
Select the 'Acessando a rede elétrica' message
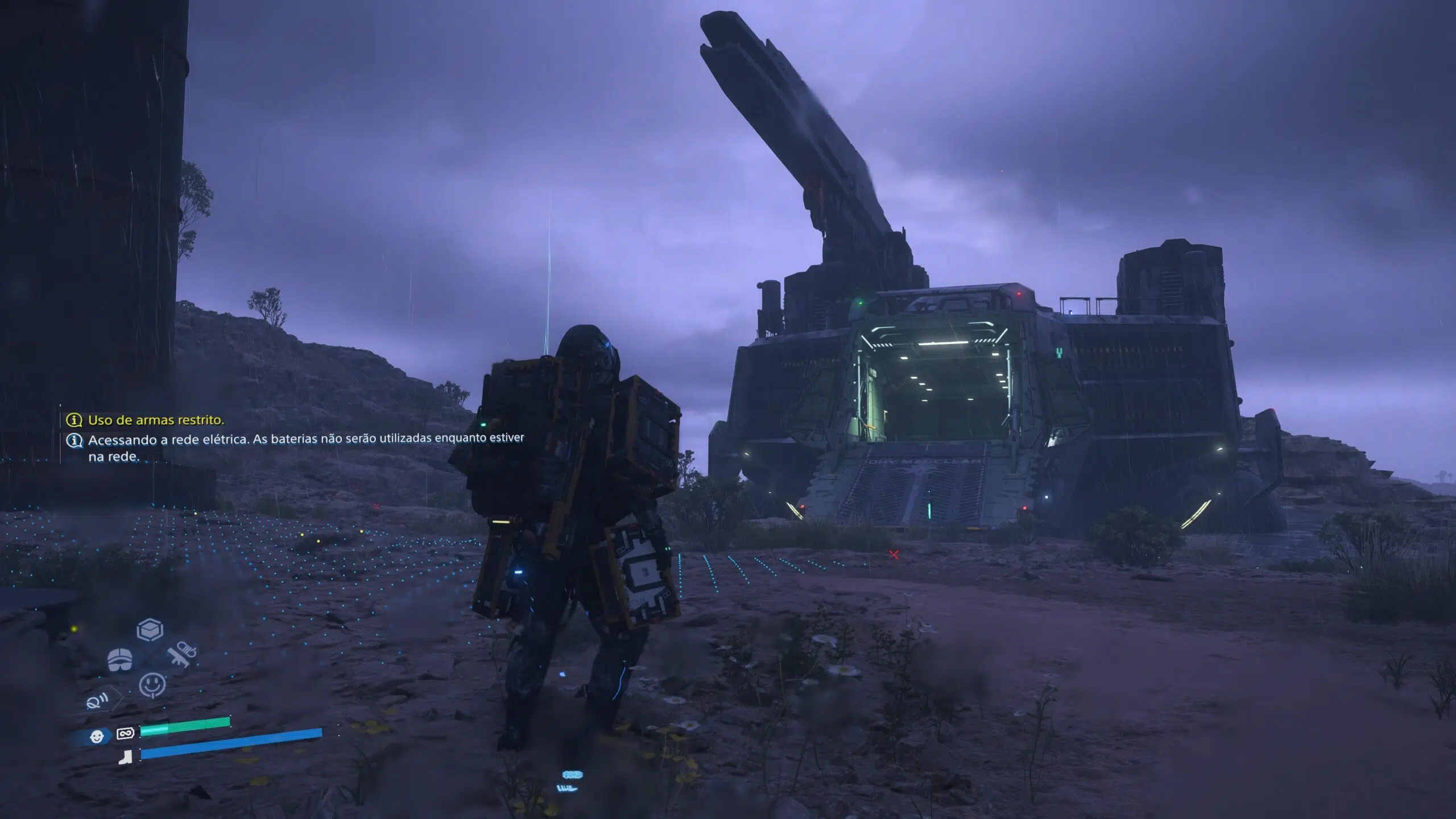click(x=305, y=447)
